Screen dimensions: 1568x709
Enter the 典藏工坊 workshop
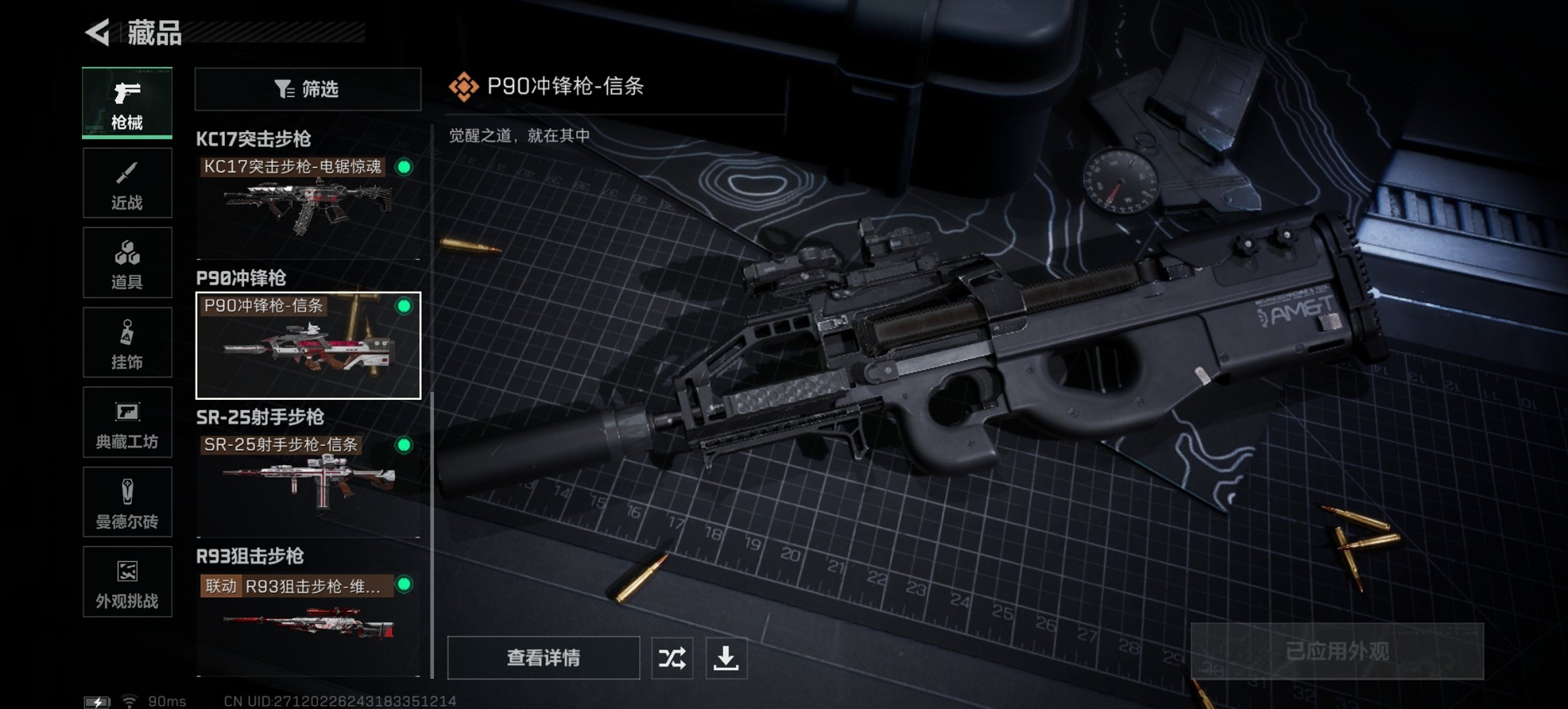(x=127, y=423)
